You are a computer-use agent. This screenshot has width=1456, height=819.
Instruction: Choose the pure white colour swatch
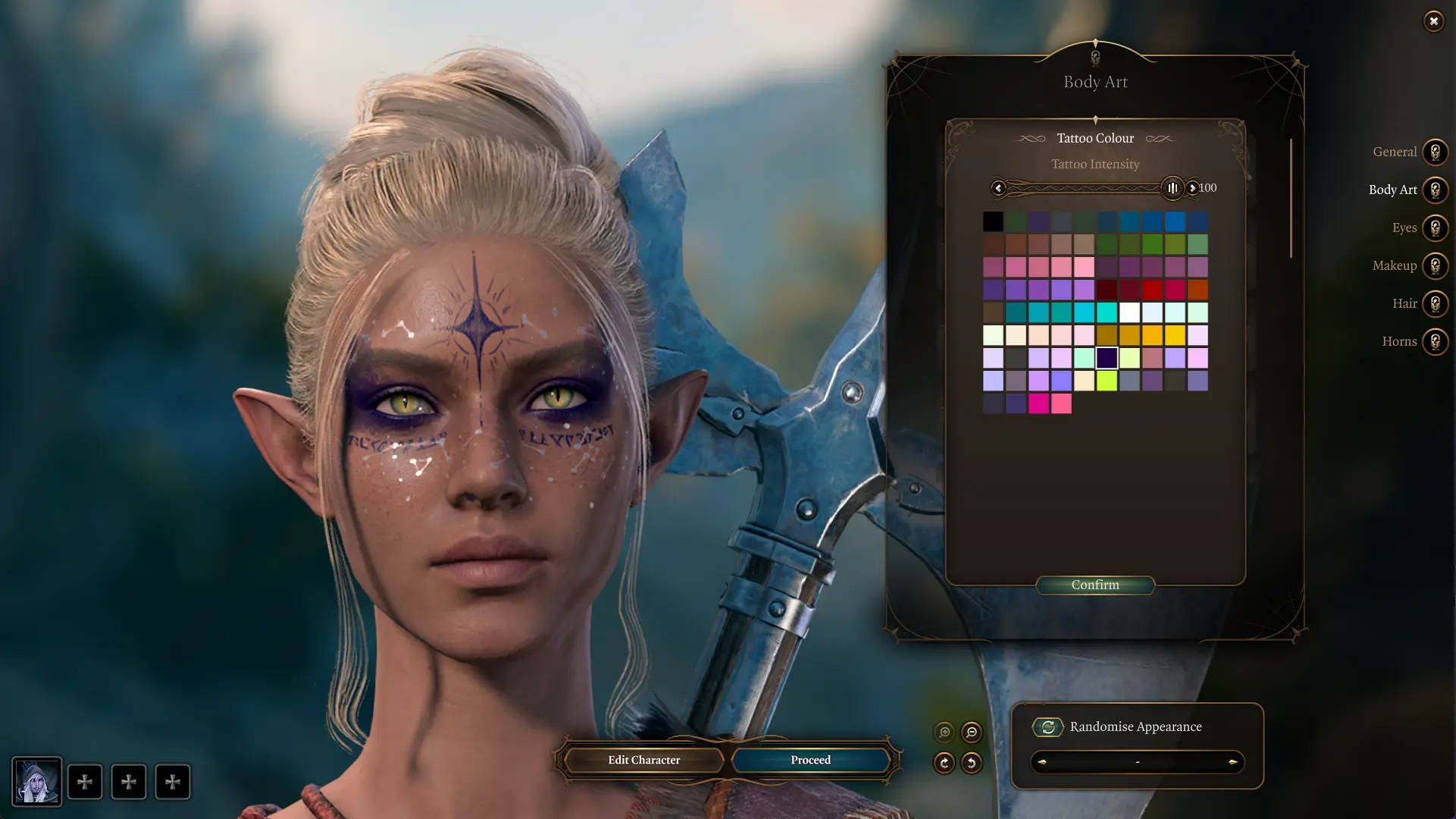point(1129,312)
